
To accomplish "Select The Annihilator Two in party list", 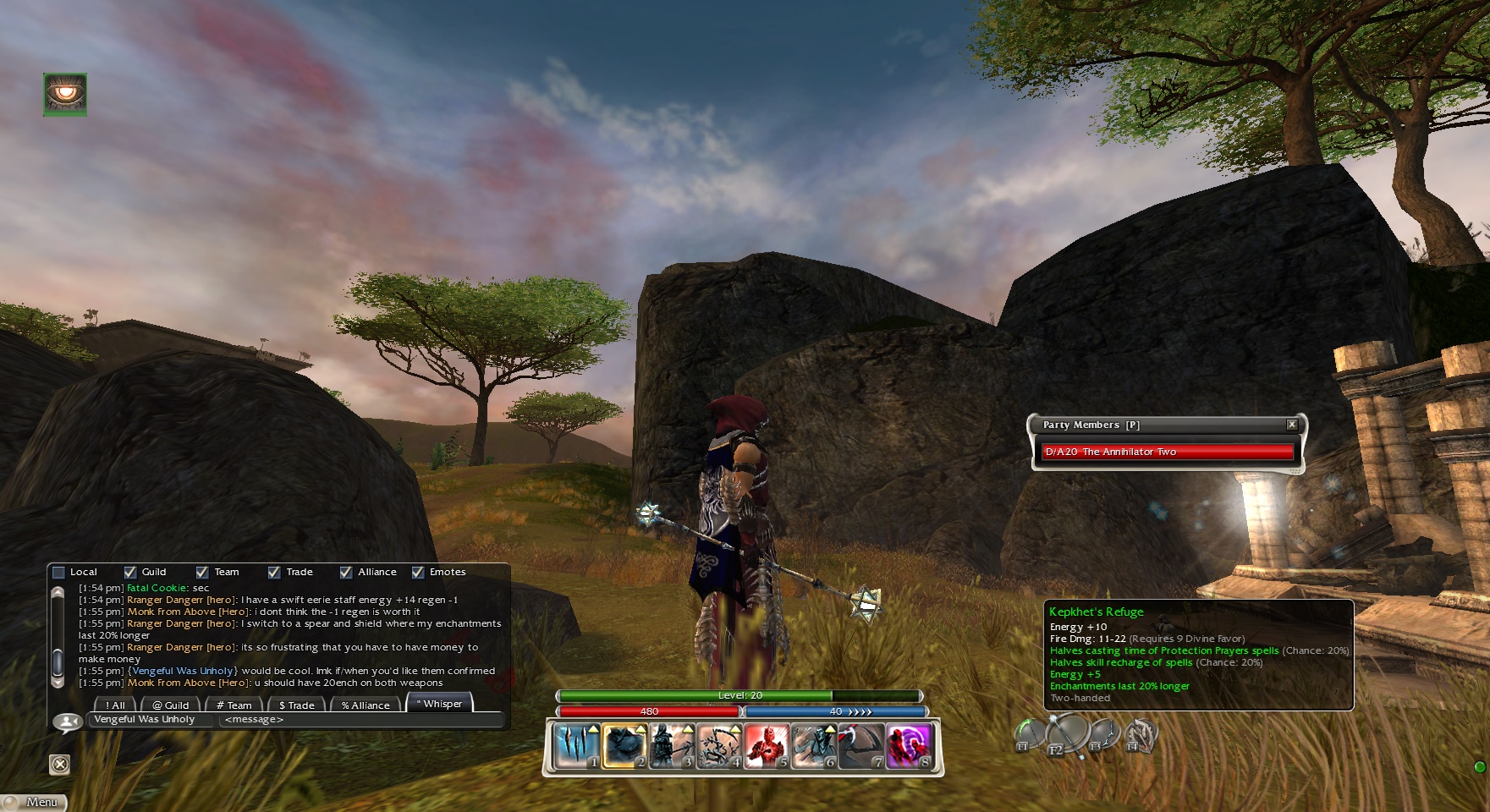I will point(1166,452).
